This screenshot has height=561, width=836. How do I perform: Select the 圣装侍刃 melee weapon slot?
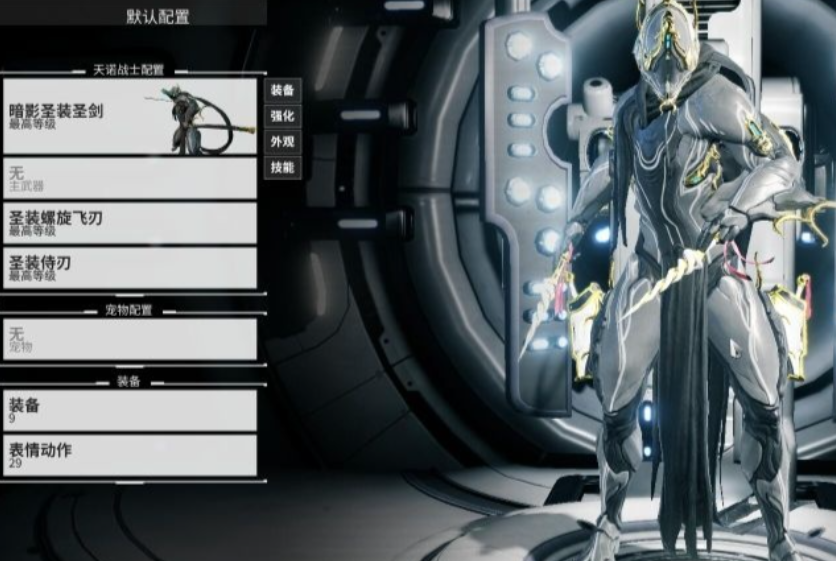(129, 267)
